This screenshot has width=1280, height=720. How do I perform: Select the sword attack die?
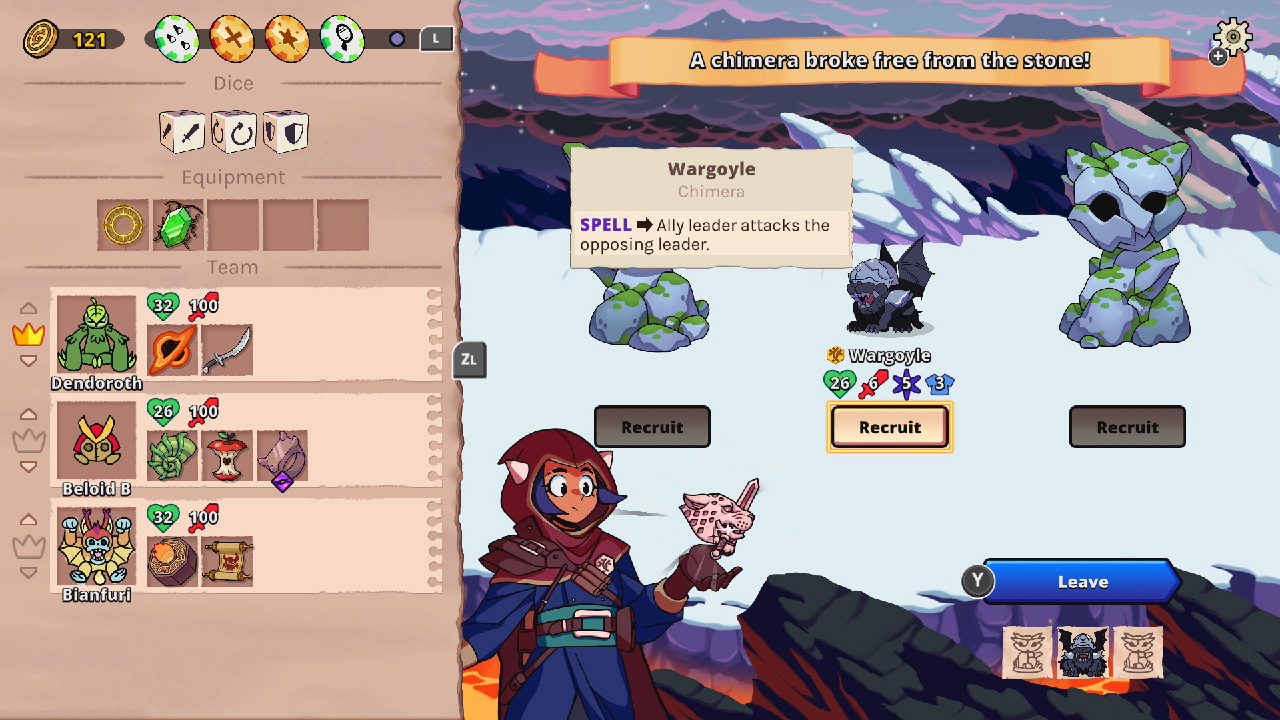[x=180, y=130]
